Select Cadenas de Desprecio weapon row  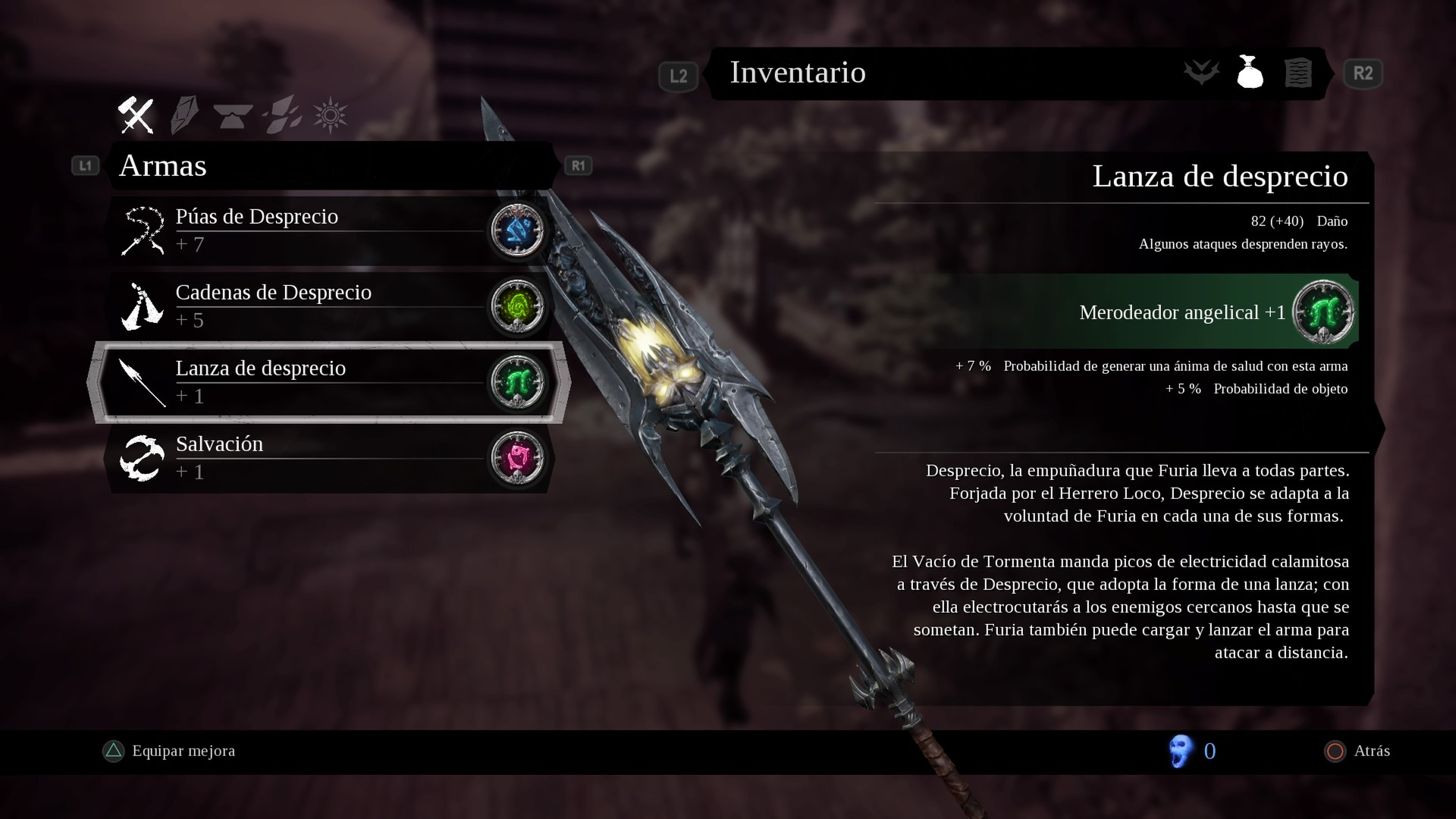[x=303, y=306]
